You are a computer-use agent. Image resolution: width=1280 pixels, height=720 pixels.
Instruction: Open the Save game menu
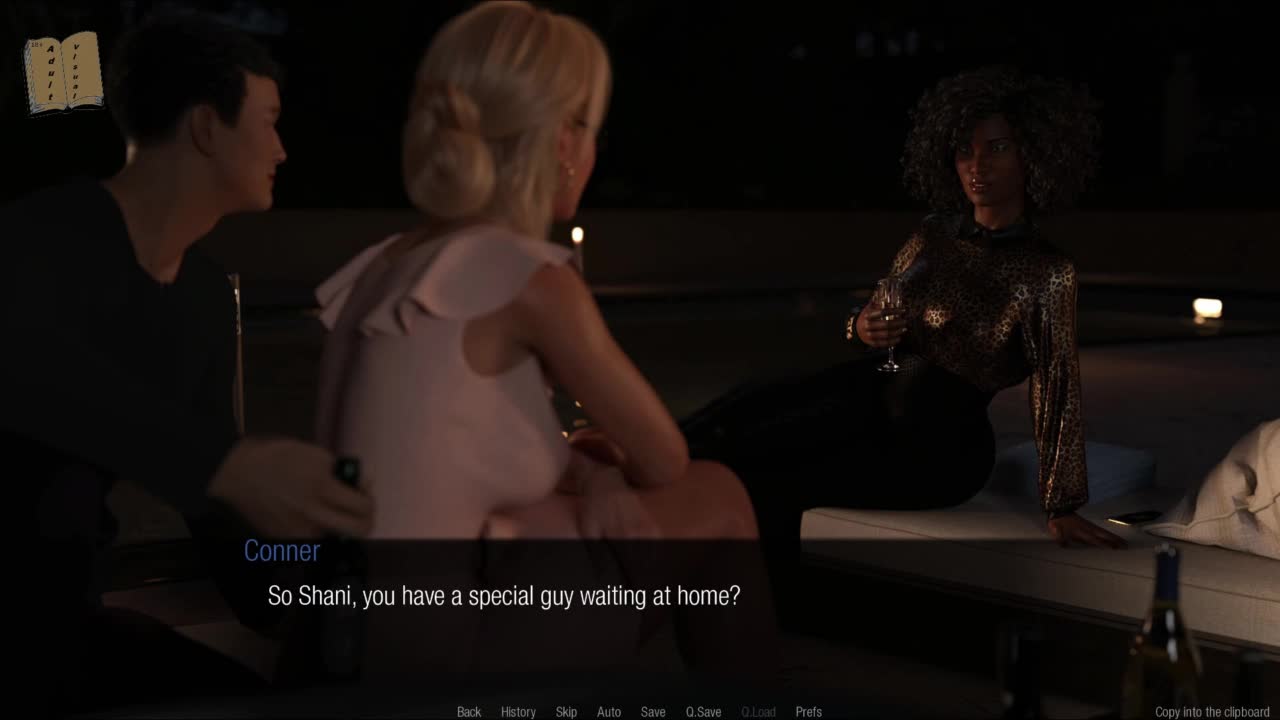(653, 712)
